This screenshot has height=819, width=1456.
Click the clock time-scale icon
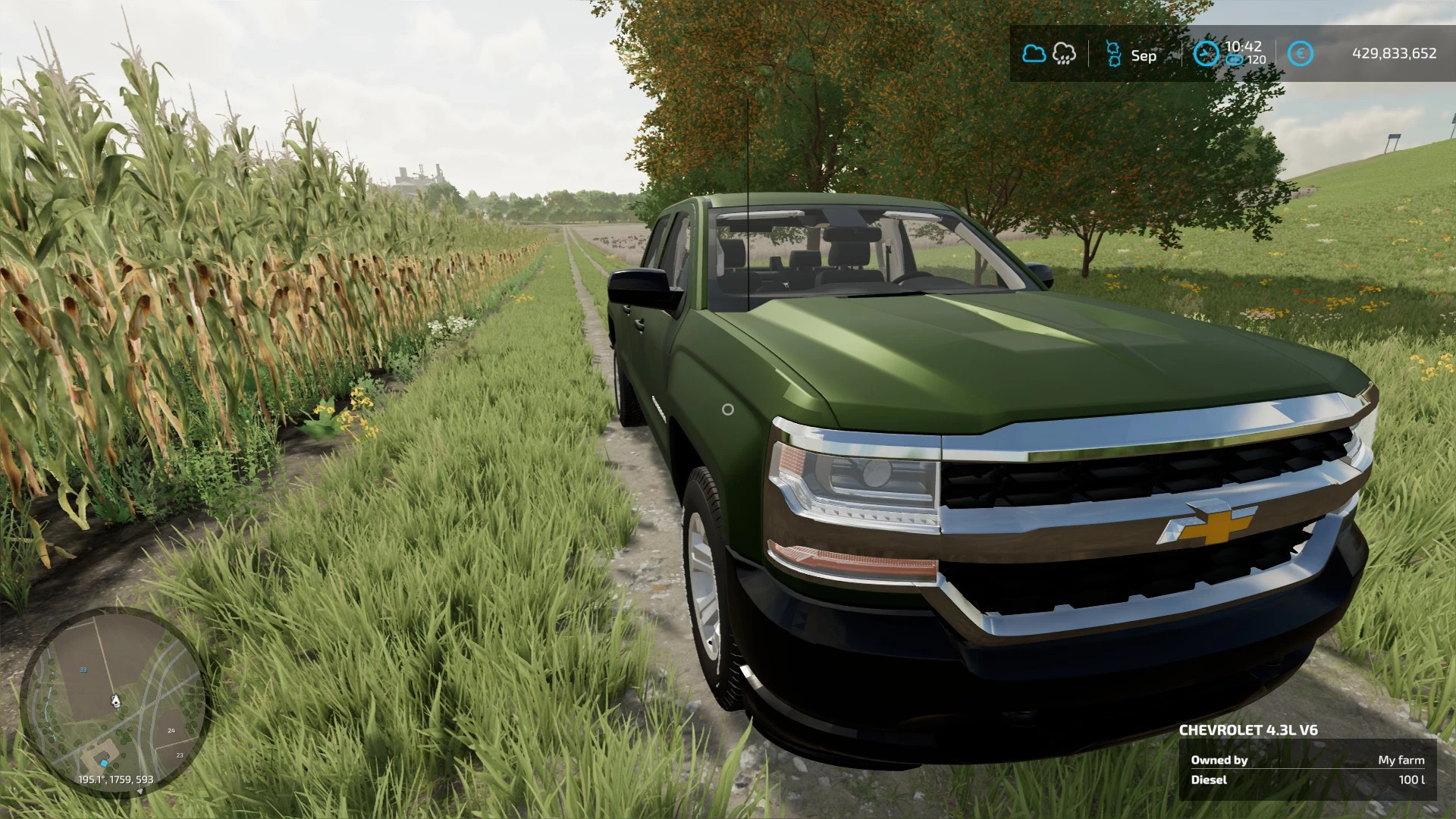point(1206,54)
